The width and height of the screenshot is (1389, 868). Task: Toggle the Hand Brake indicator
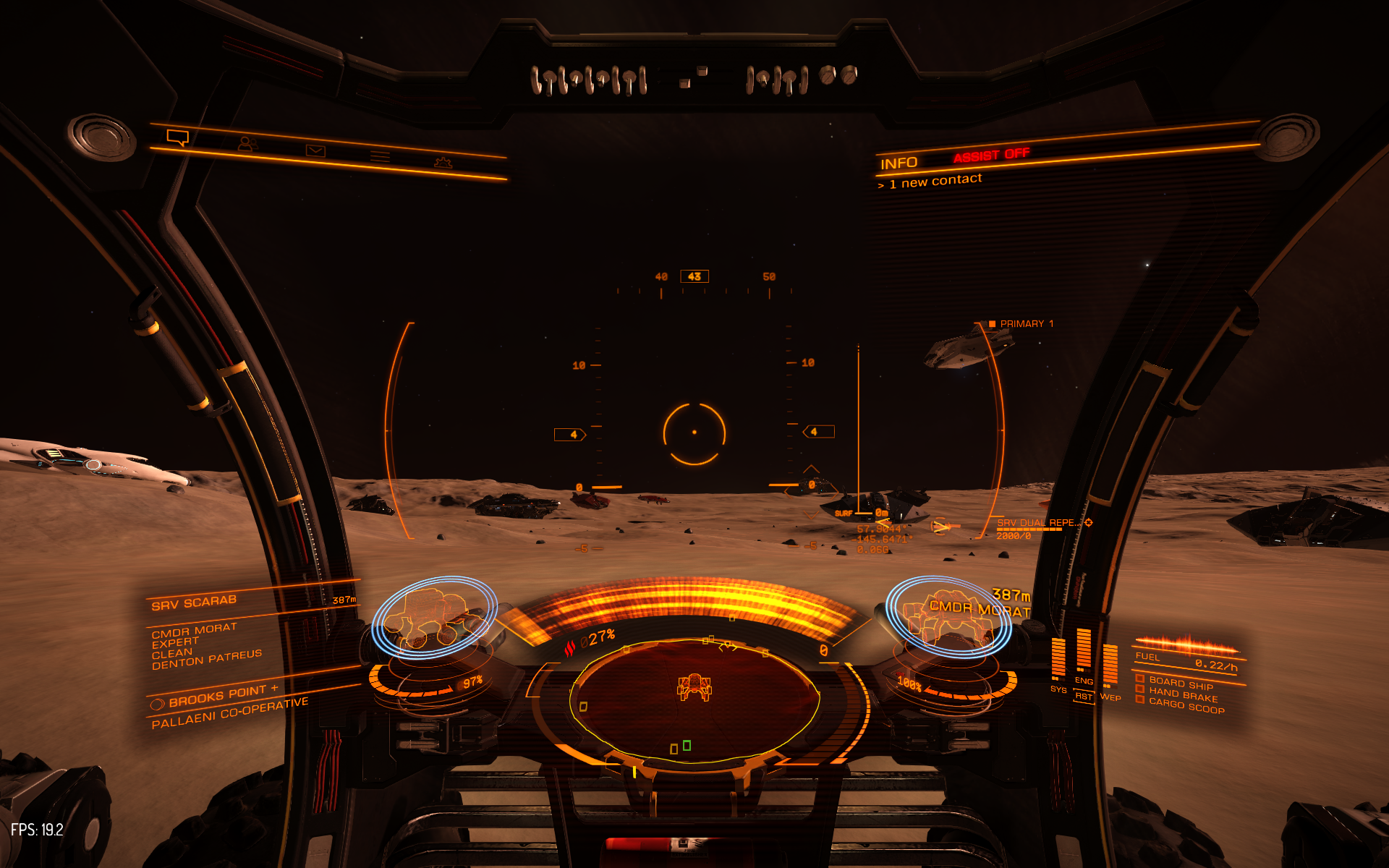[1183, 694]
